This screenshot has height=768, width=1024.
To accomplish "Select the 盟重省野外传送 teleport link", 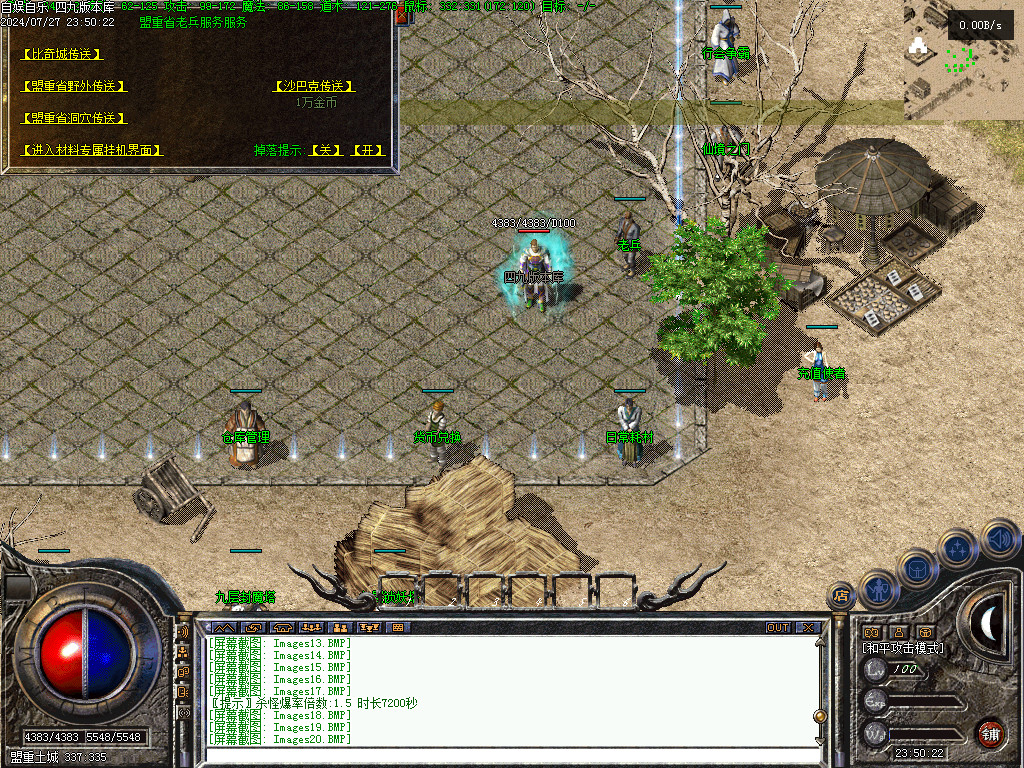I will point(74,86).
